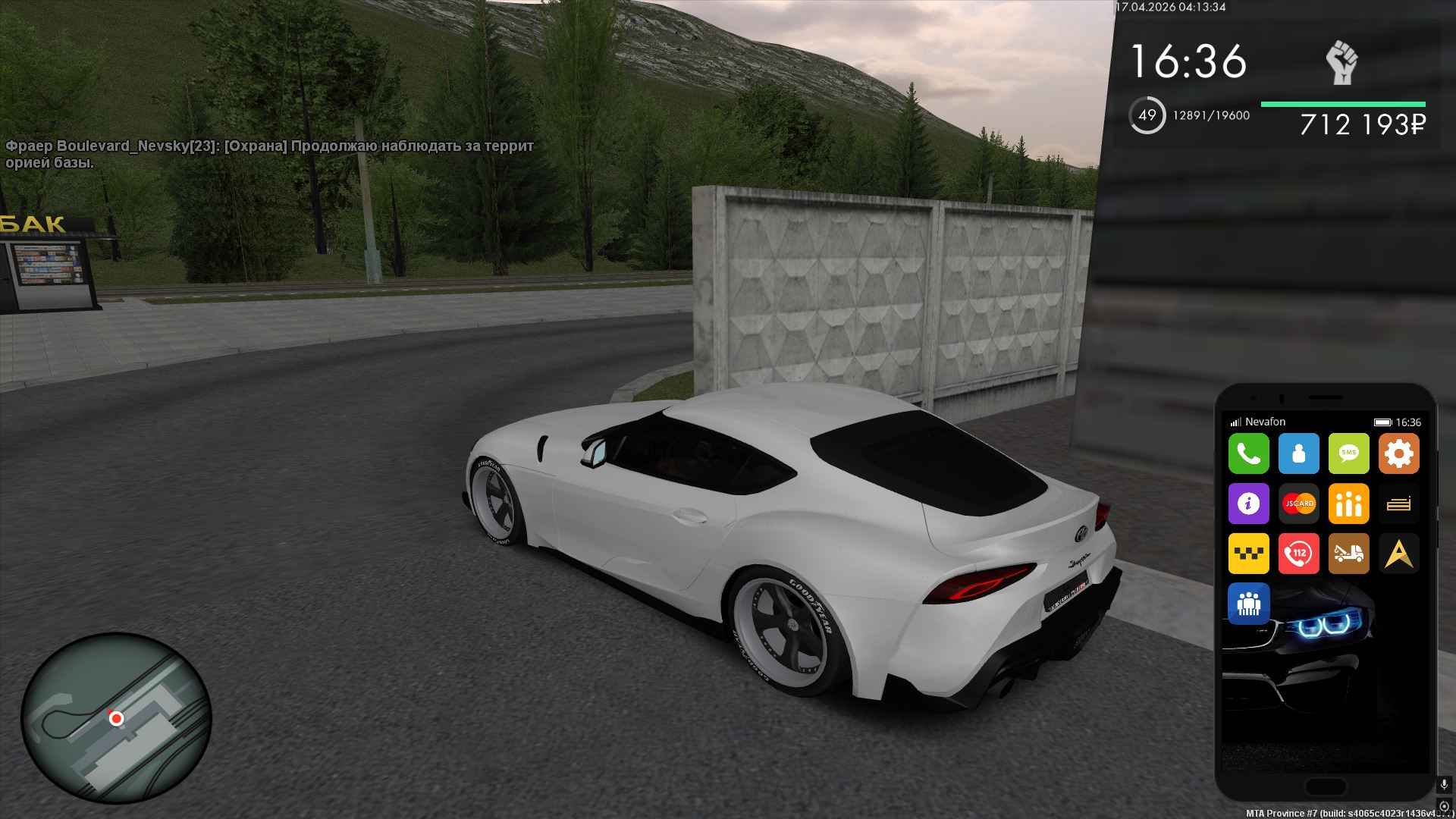Open the blue group of people app
This screenshot has width=1456, height=819.
(x=1248, y=604)
